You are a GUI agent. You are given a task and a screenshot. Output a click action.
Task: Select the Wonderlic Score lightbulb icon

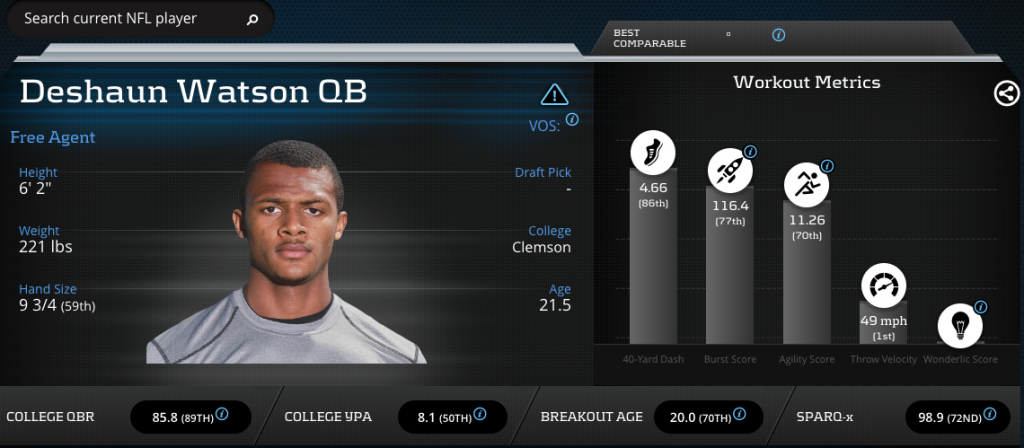958,325
